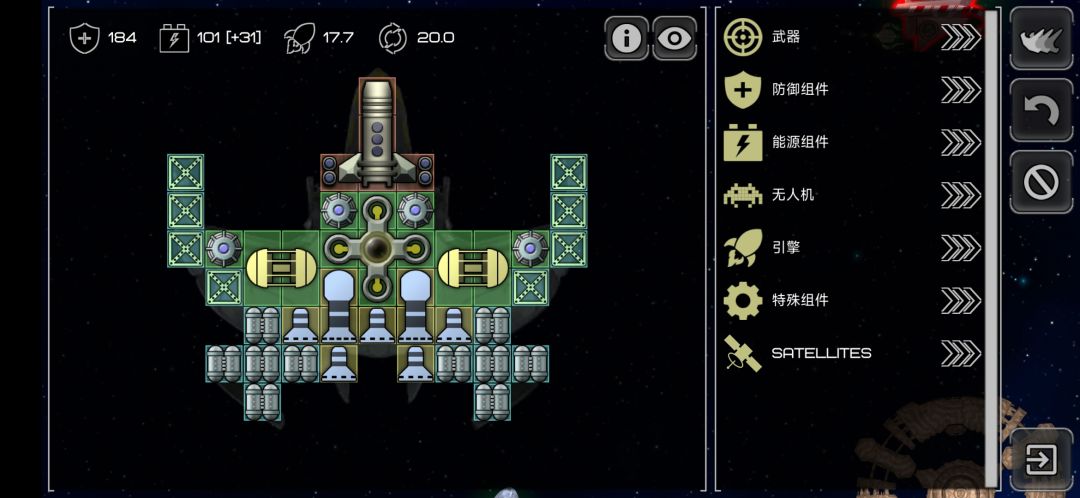Open the 能源组件 energy components category
Image resolution: width=1080 pixels, height=498 pixels.
tap(850, 142)
